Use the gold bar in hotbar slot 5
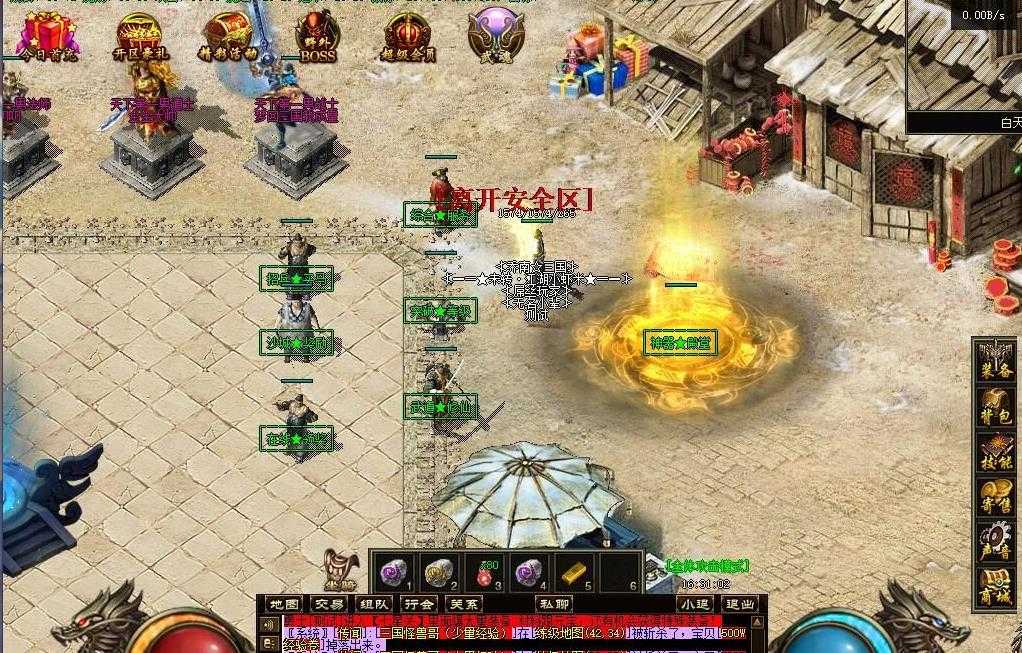Image resolution: width=1022 pixels, height=653 pixels. pyautogui.click(x=572, y=573)
